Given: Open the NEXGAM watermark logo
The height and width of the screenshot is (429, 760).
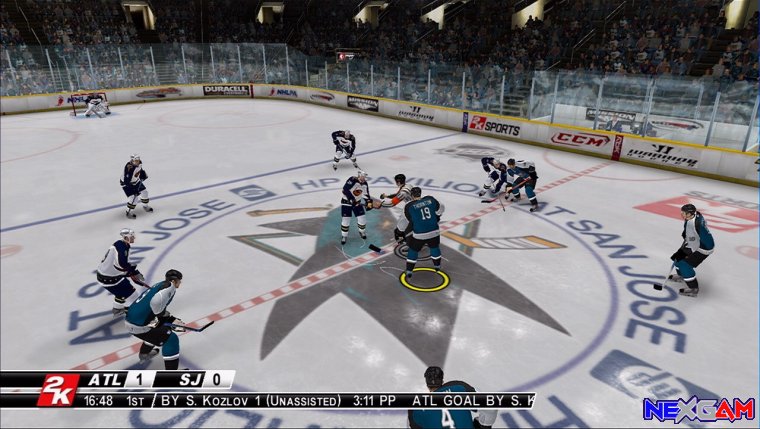Looking at the screenshot, I should tap(698, 410).
